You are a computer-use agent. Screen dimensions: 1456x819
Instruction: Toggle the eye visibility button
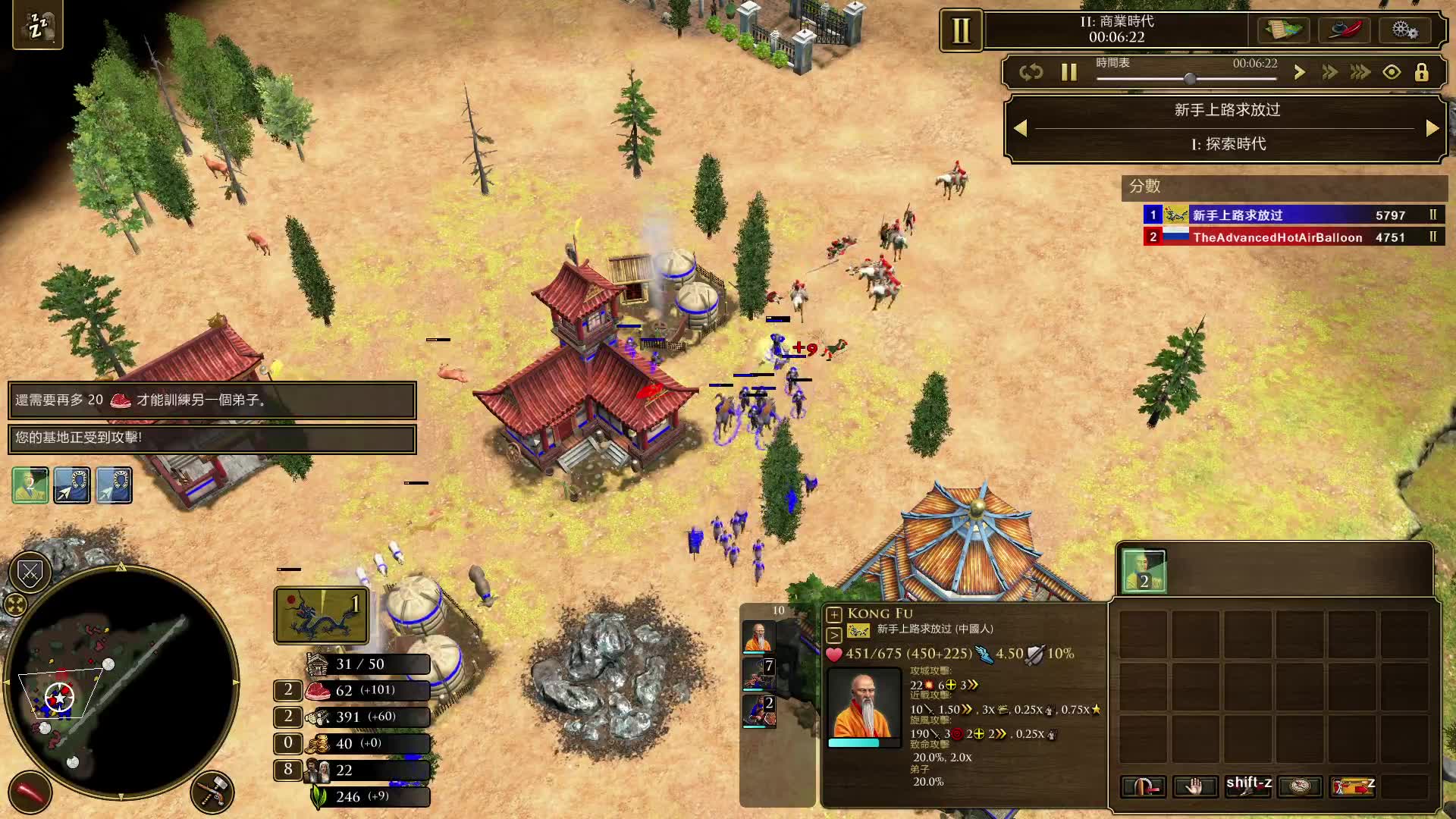[1392, 72]
